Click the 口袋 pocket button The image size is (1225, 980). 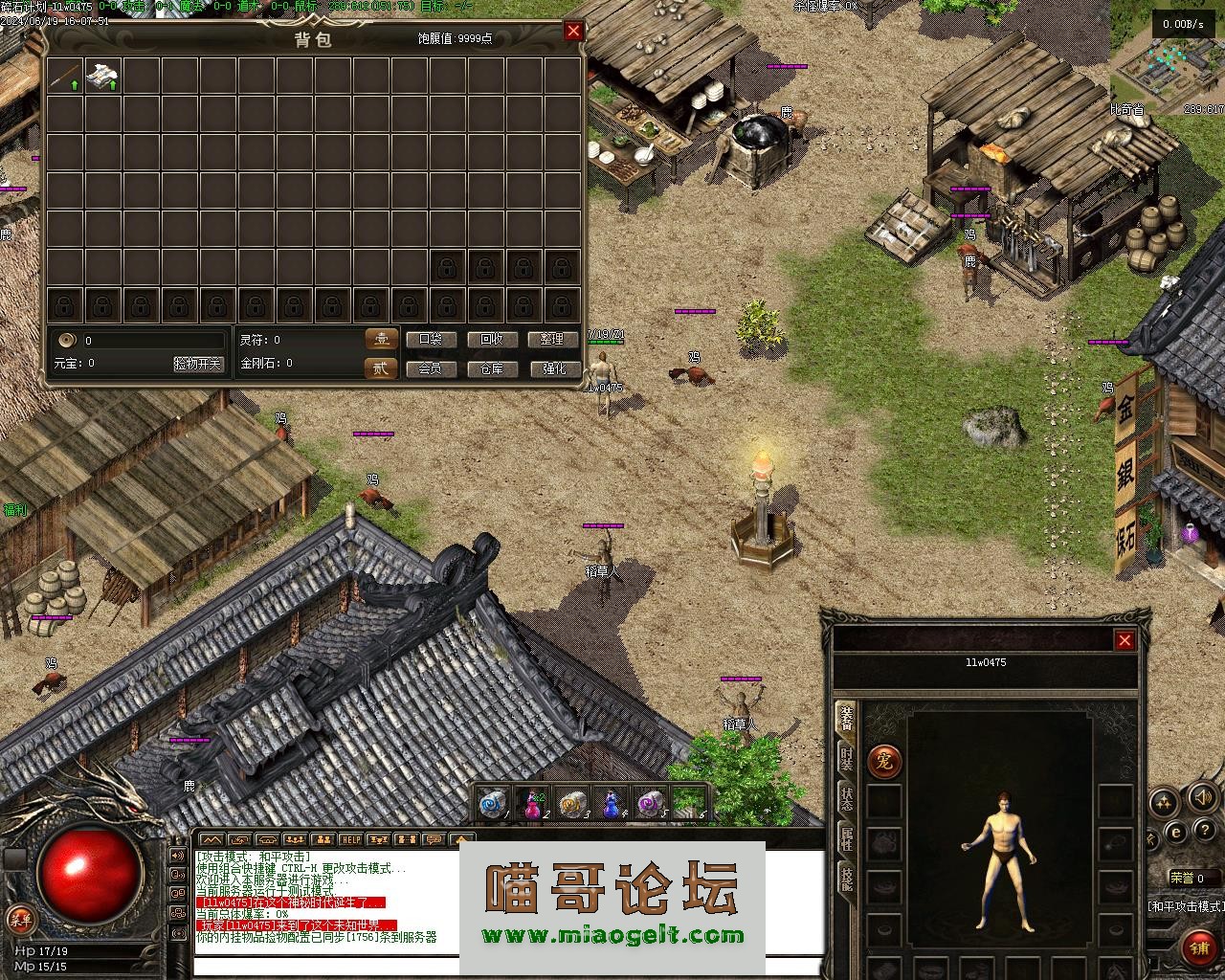click(x=431, y=340)
